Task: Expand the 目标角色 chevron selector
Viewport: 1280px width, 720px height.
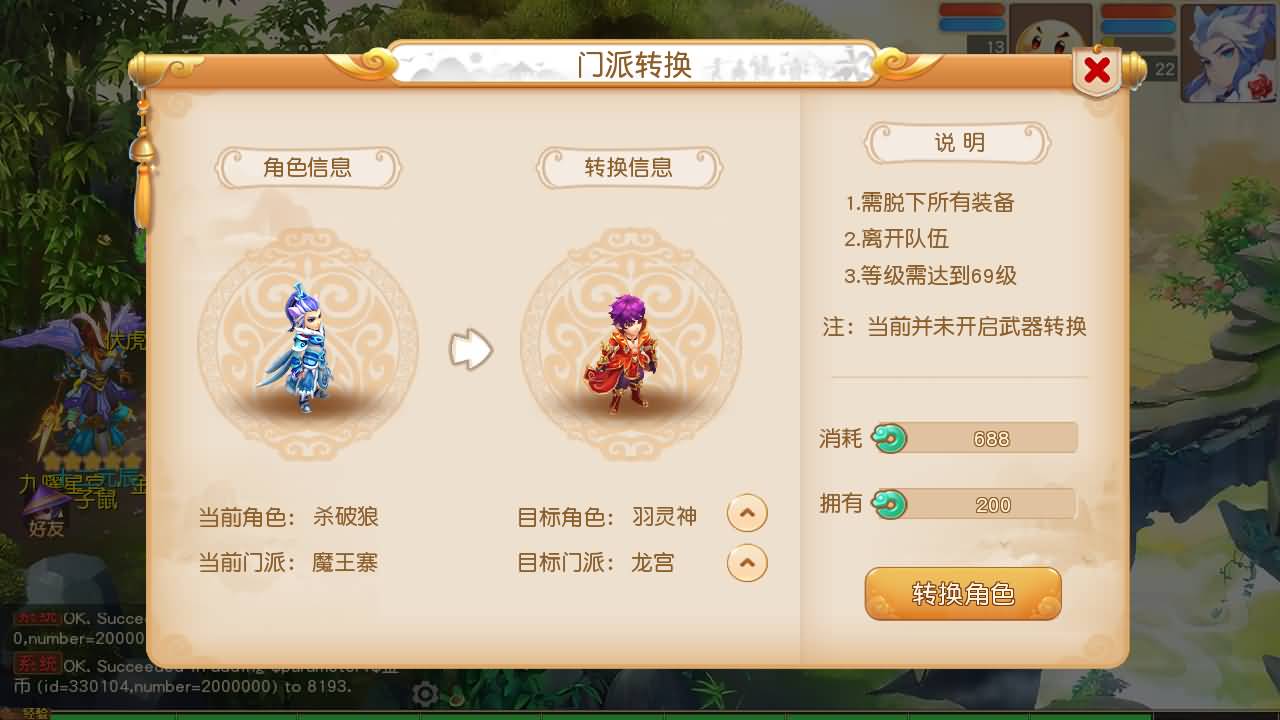Action: tap(746, 513)
